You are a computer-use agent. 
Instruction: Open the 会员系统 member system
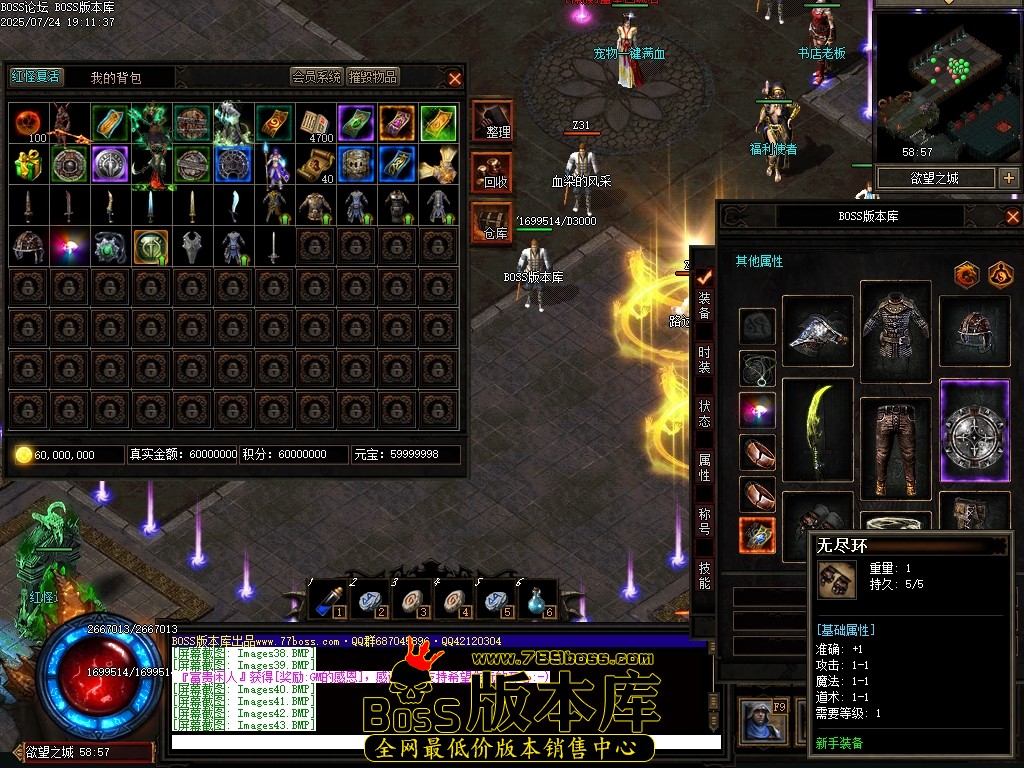[x=316, y=77]
